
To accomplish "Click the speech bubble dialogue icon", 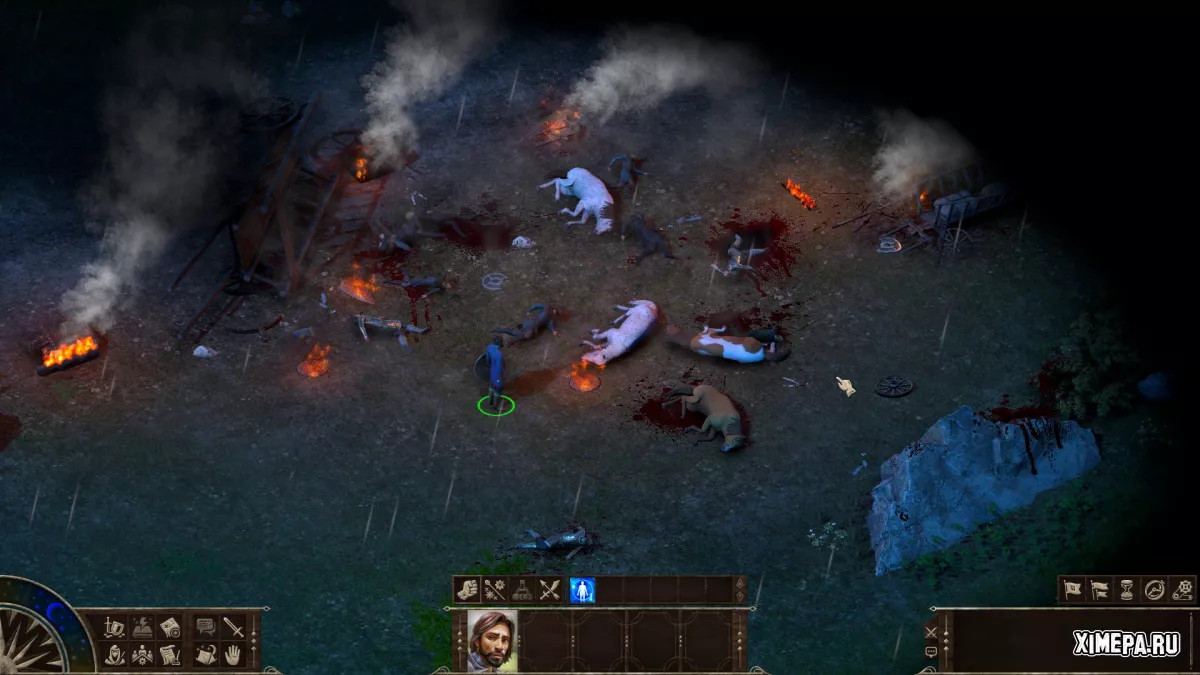I will point(206,627).
